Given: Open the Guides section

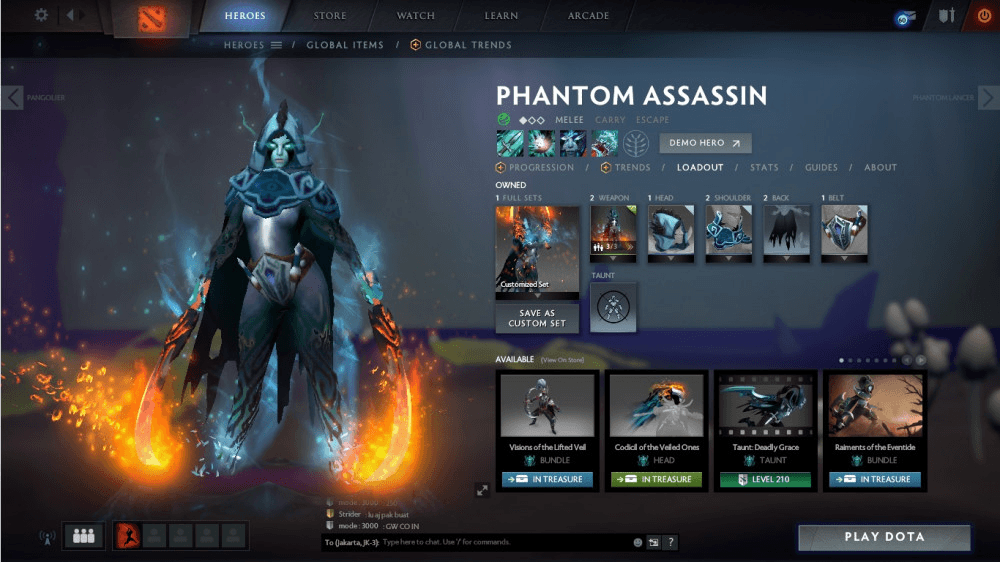Looking at the screenshot, I should pos(821,168).
